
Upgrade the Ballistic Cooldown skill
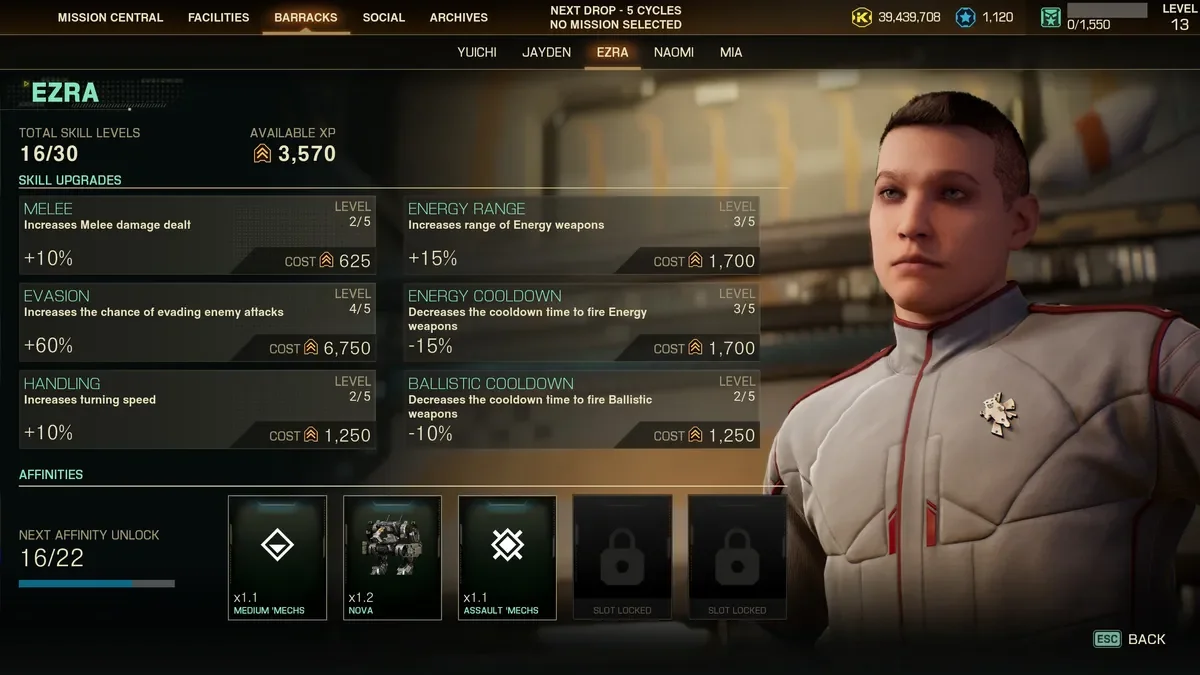point(582,411)
